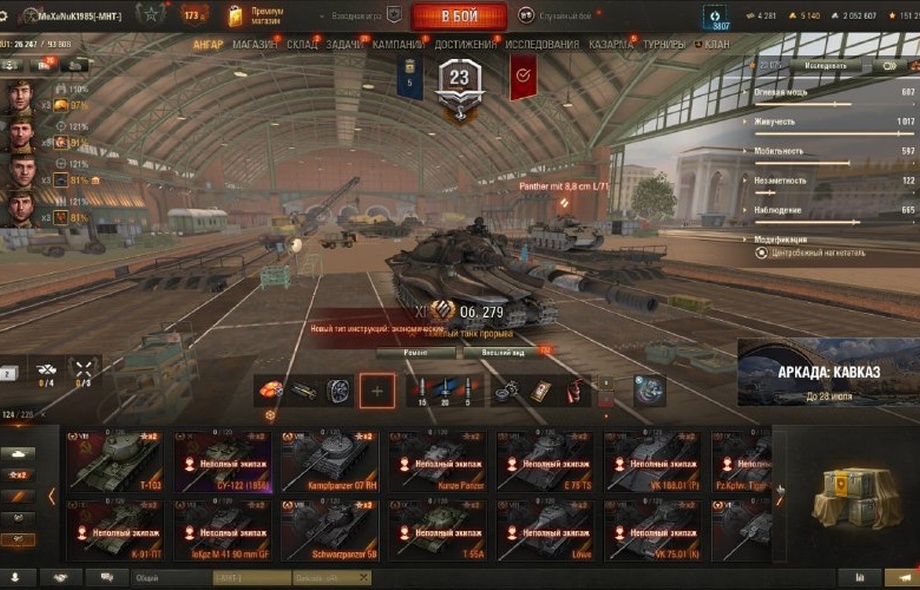Add equipment in the empty plus slot
The image size is (920, 590).
[x=377, y=391]
